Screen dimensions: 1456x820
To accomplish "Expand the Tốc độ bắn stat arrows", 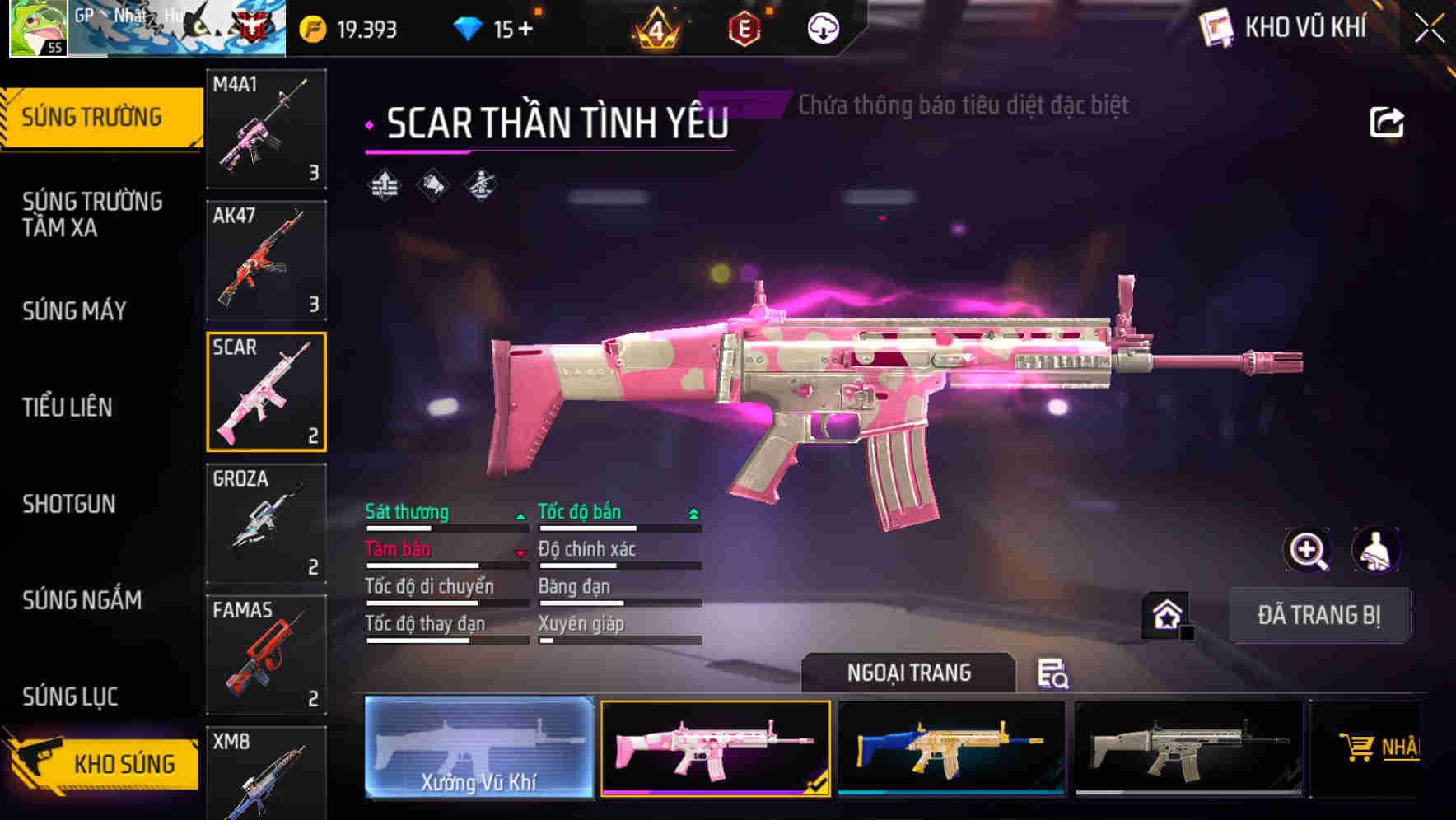I will click(693, 513).
